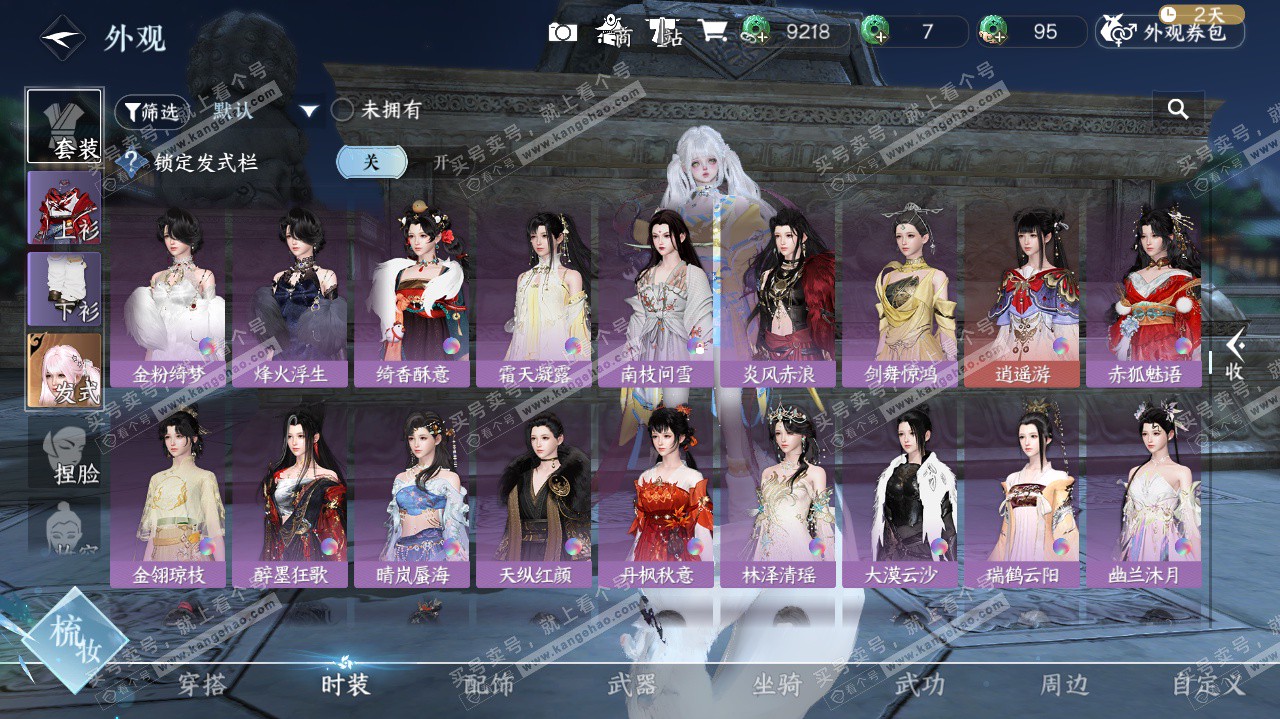Go back using the top-left arrow
Viewport: 1280px width, 719px height.
[x=61, y=38]
